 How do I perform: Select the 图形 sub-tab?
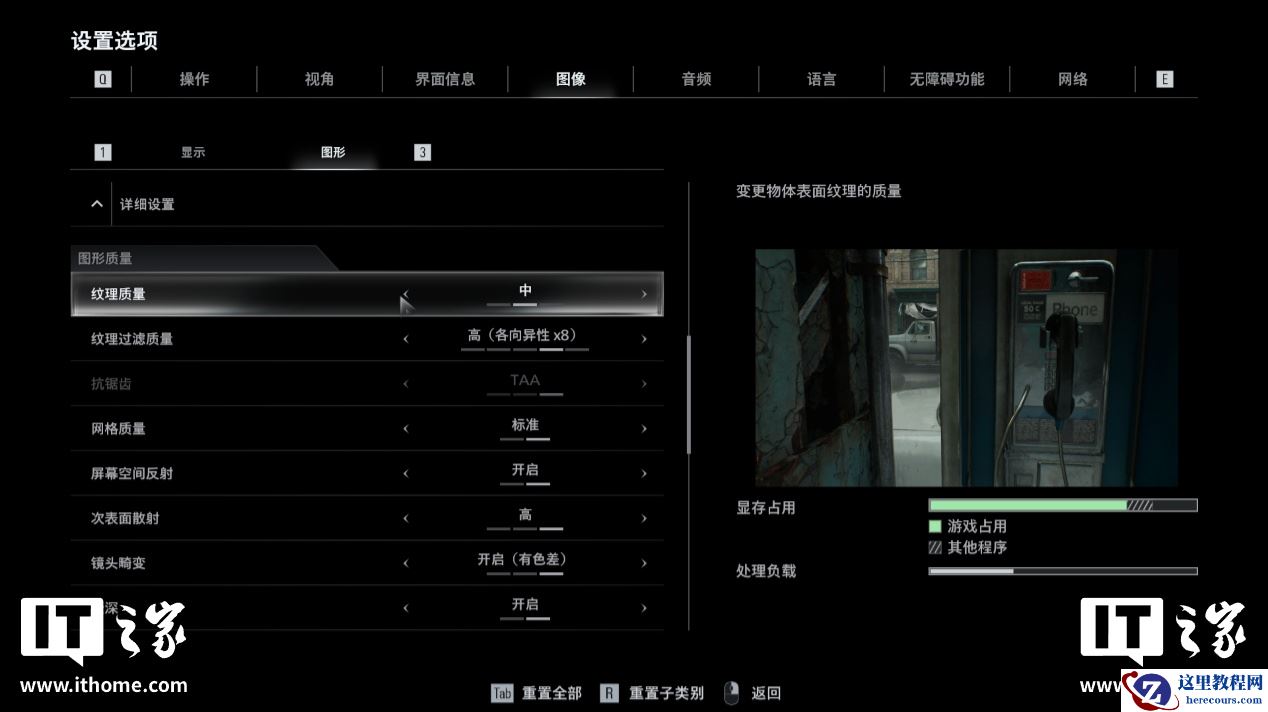point(333,153)
